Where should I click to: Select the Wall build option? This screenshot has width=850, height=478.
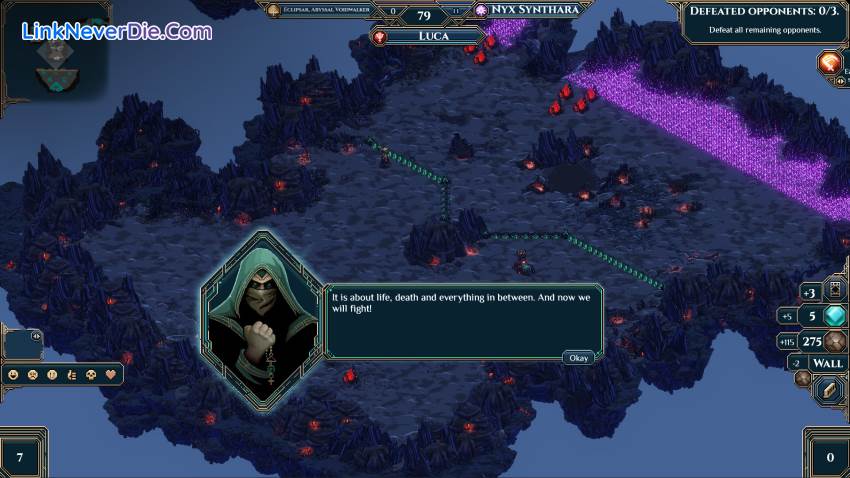click(x=827, y=363)
